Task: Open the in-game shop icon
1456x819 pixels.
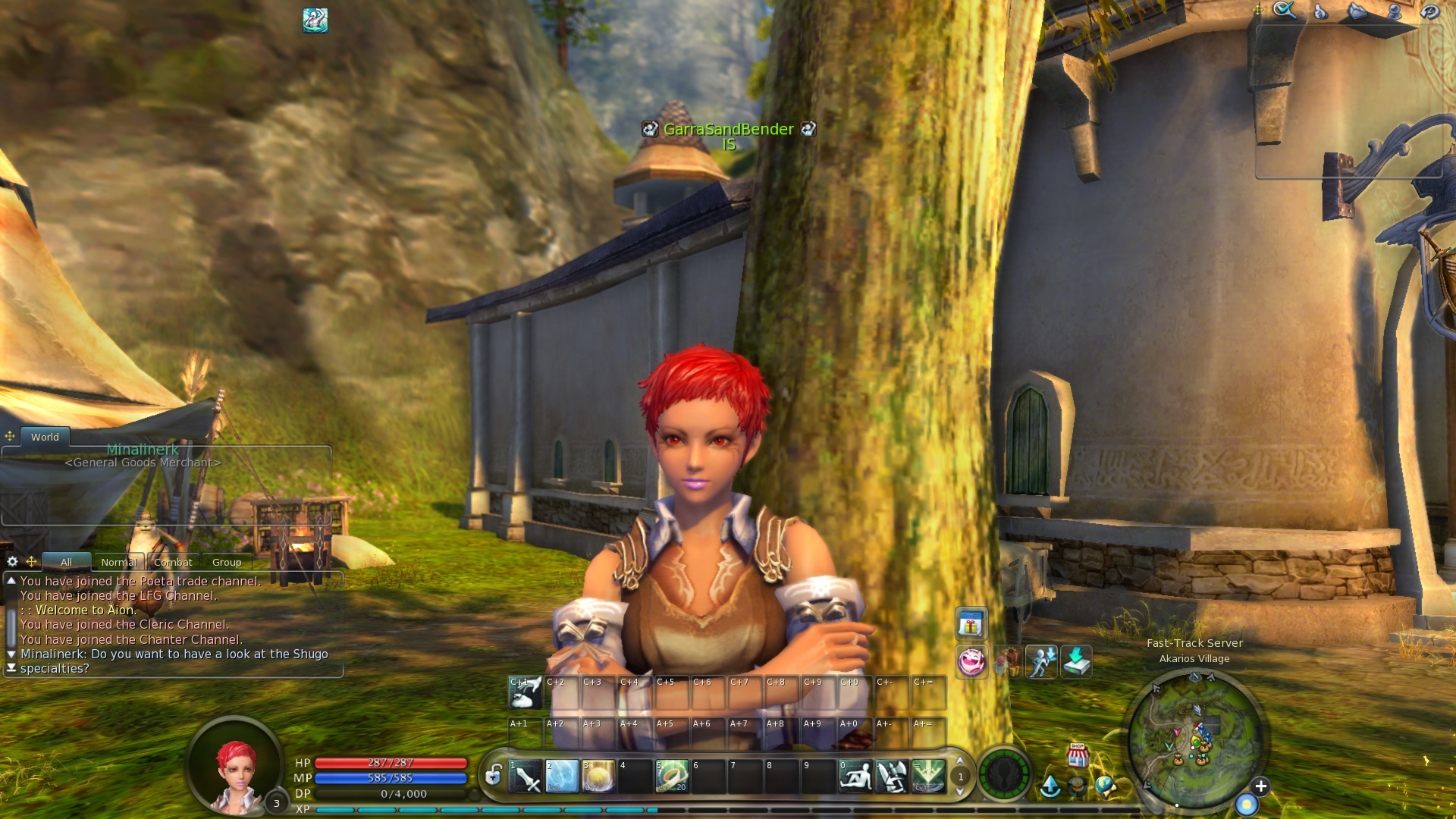Action: coord(1078,755)
